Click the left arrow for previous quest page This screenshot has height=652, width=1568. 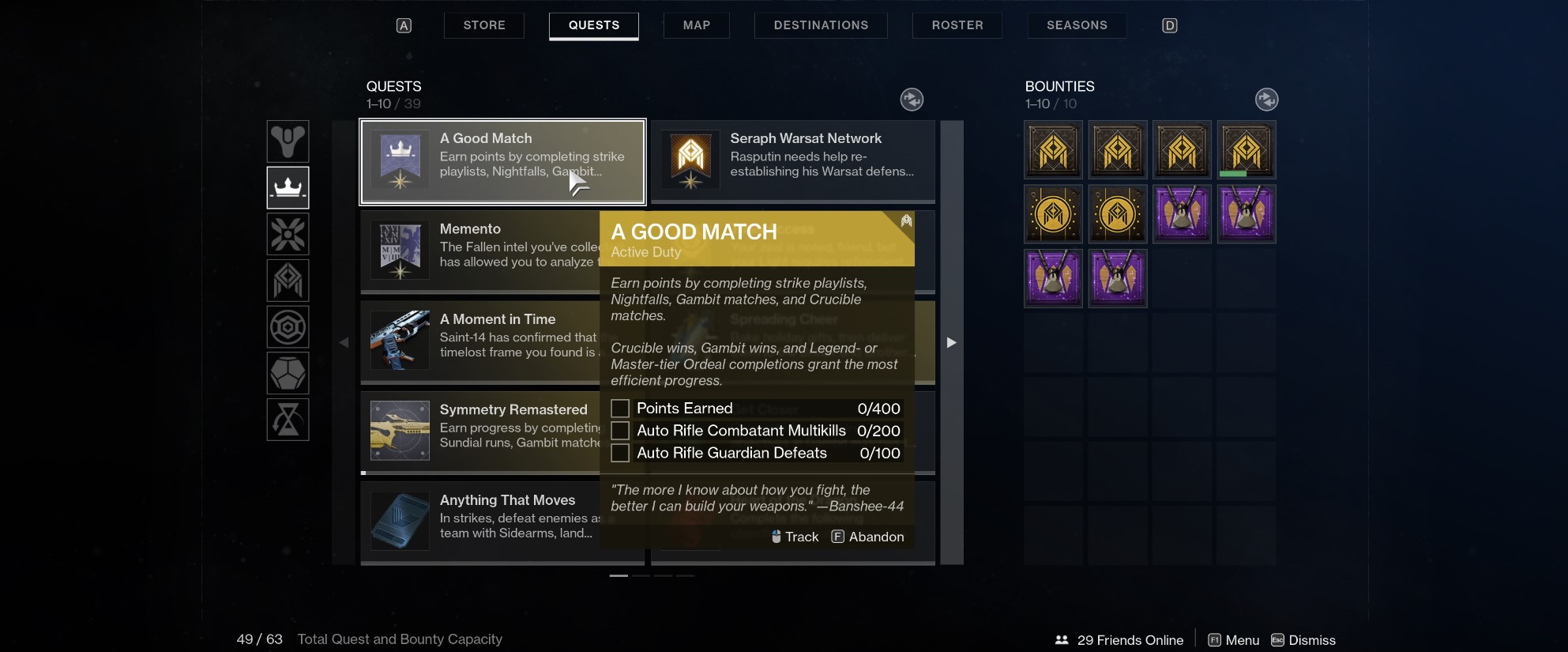[x=345, y=342]
